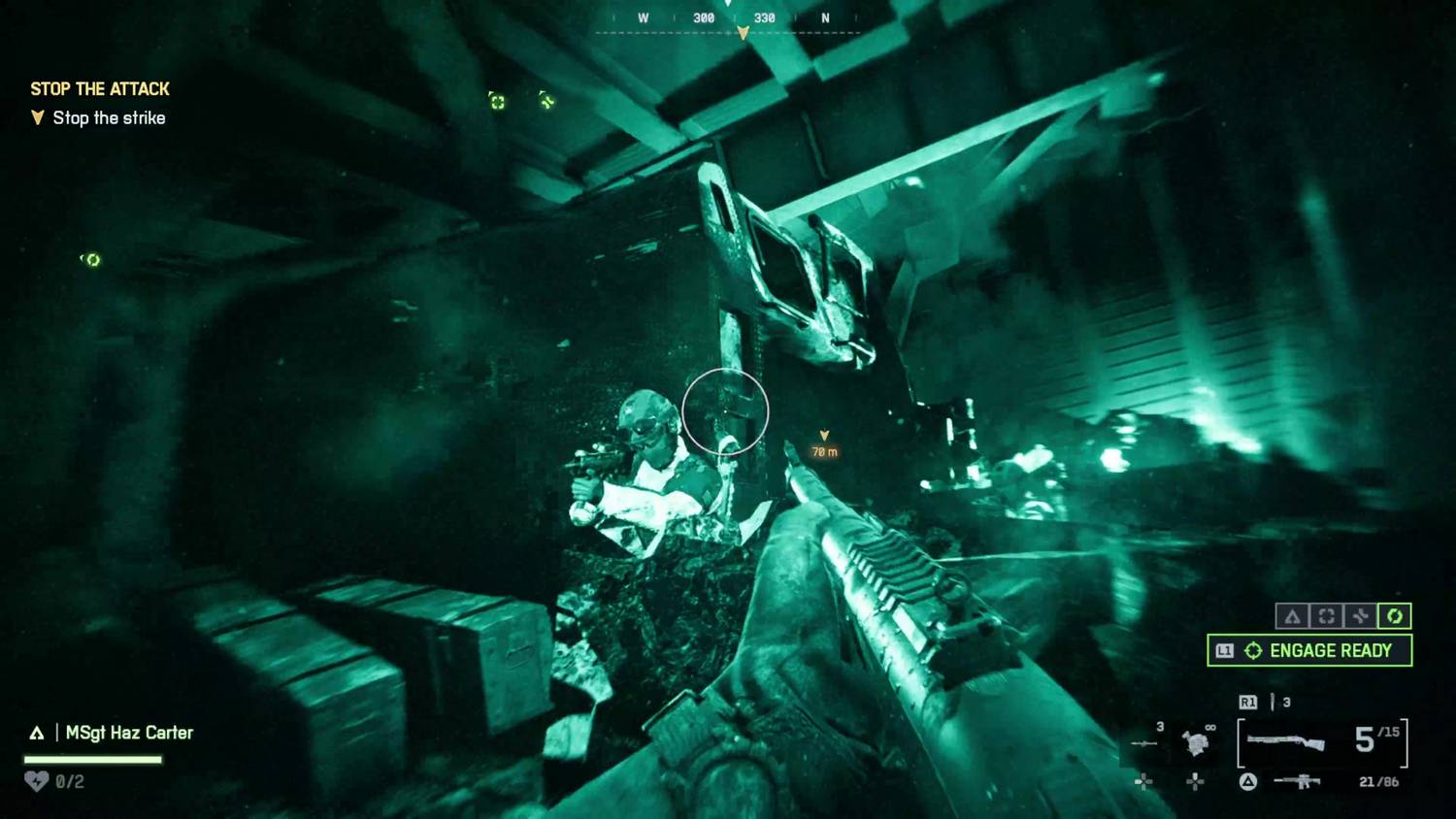Screen dimensions: 1456x819
Task: Select the helmet gadget slot
Action: (x=1196, y=743)
